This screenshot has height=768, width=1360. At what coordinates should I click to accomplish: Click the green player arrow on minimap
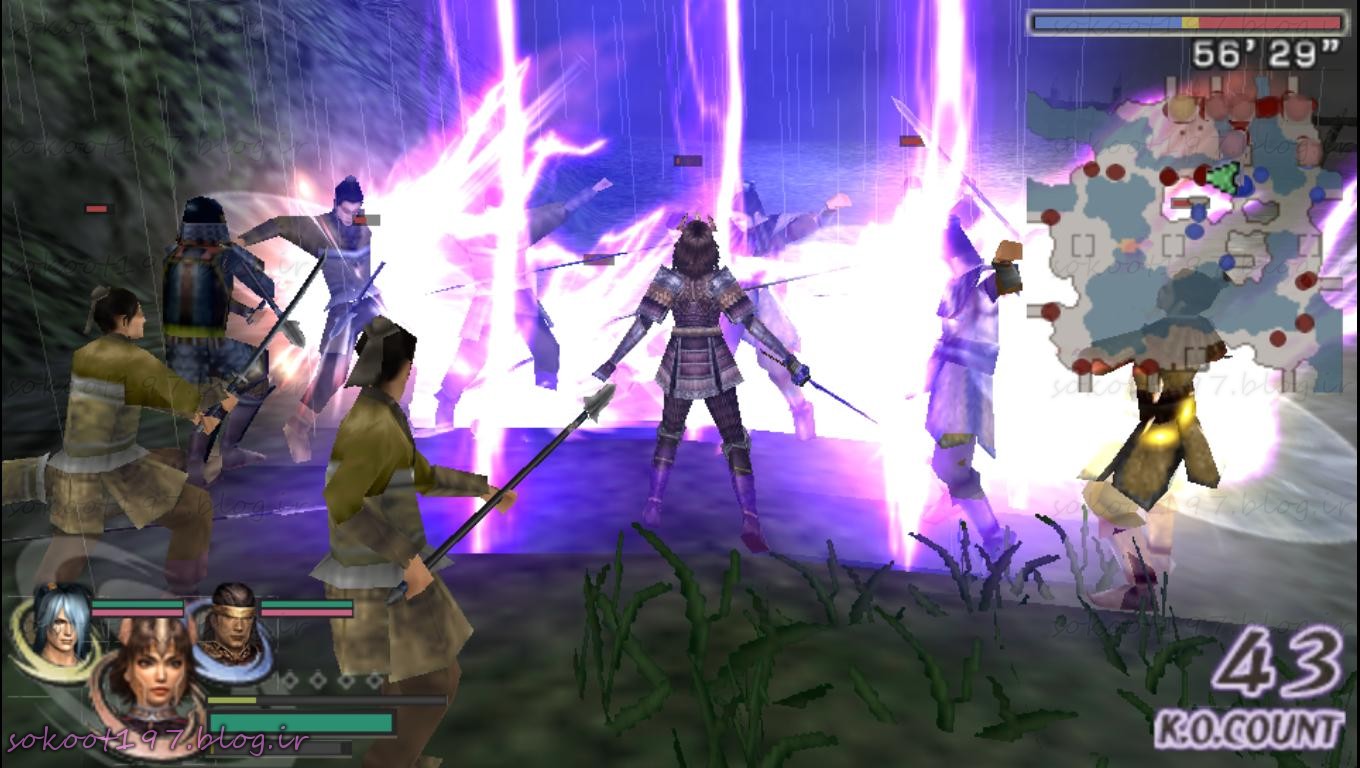tap(1223, 179)
